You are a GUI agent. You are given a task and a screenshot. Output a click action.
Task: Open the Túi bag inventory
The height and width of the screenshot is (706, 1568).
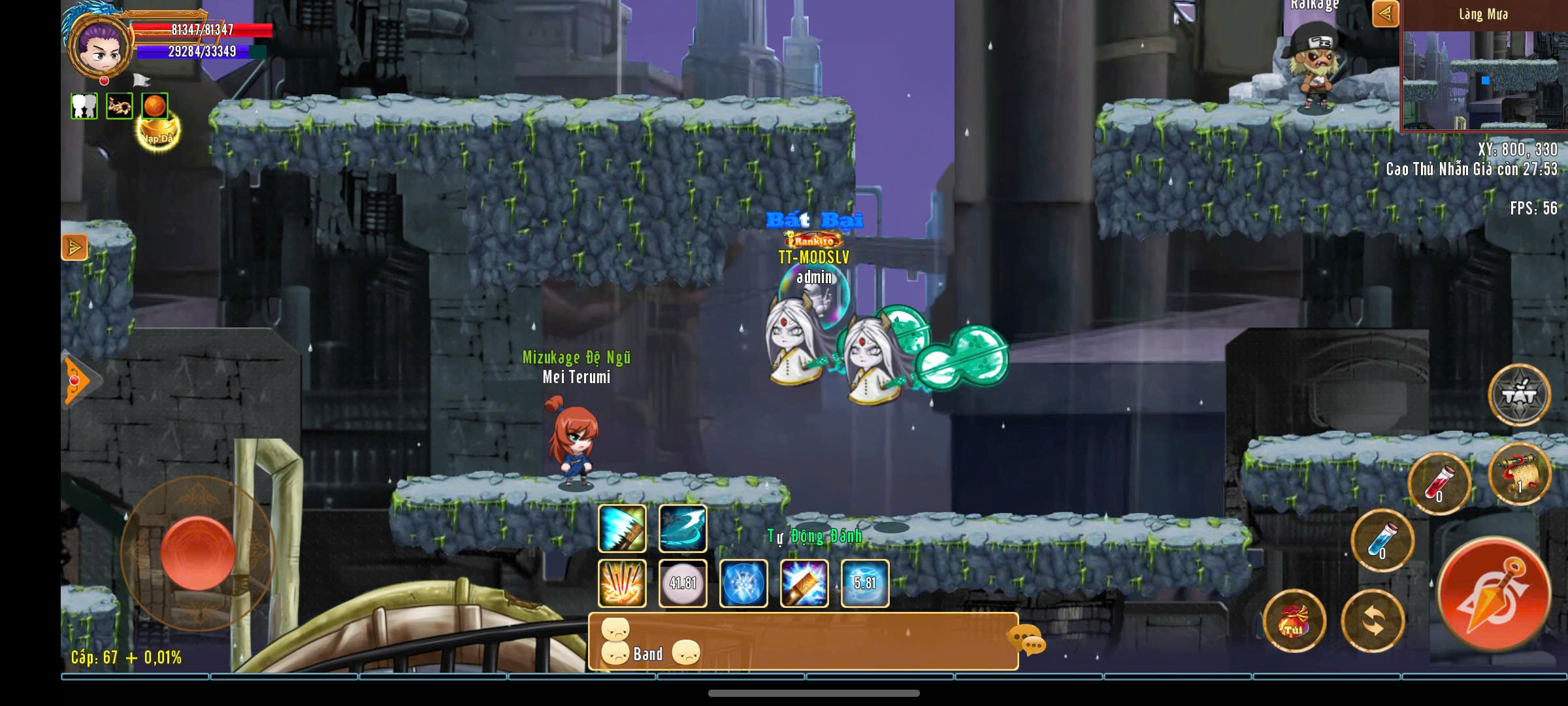tap(1294, 621)
